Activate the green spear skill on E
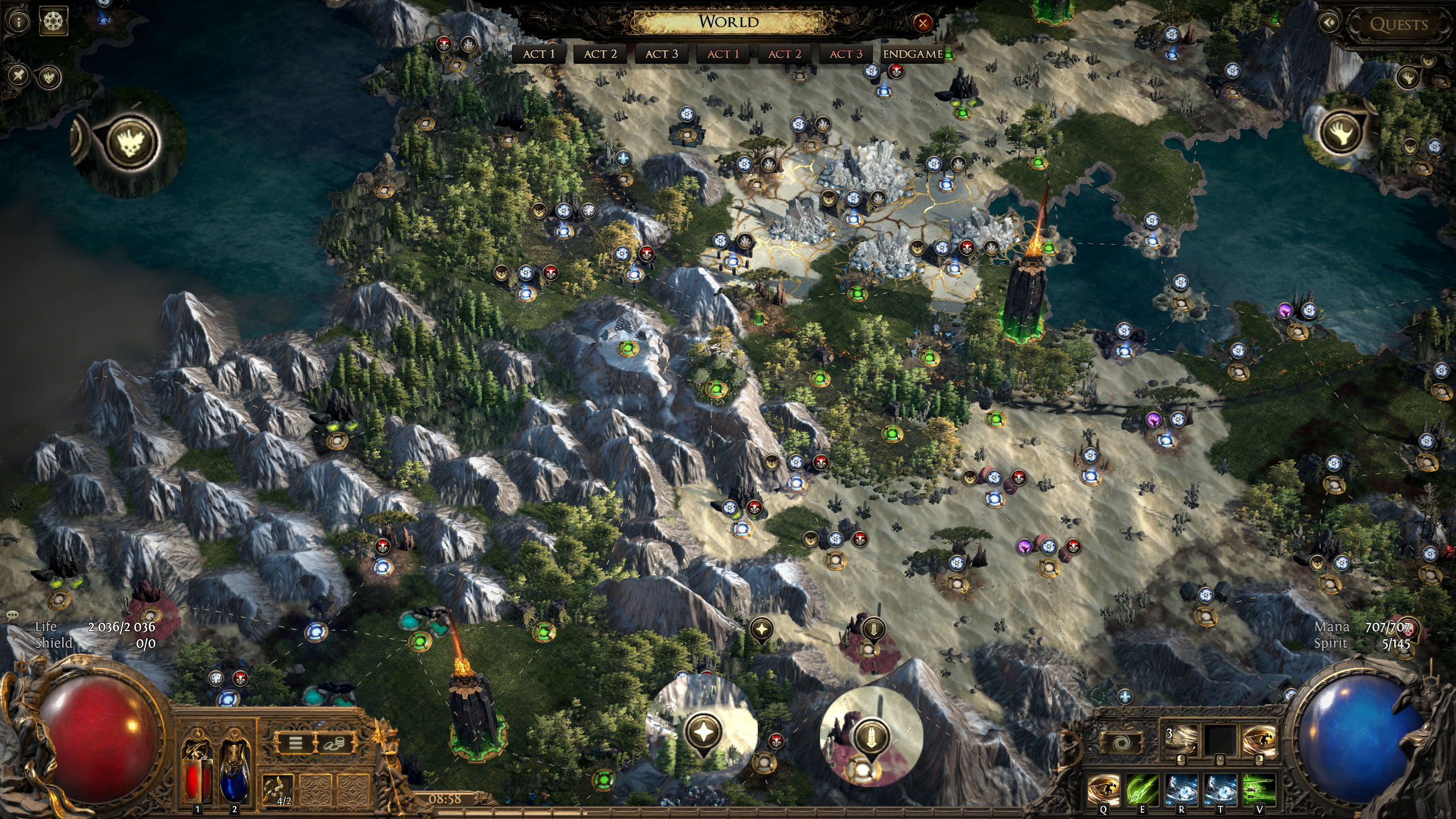The height and width of the screenshot is (819, 1456). coord(1142,789)
